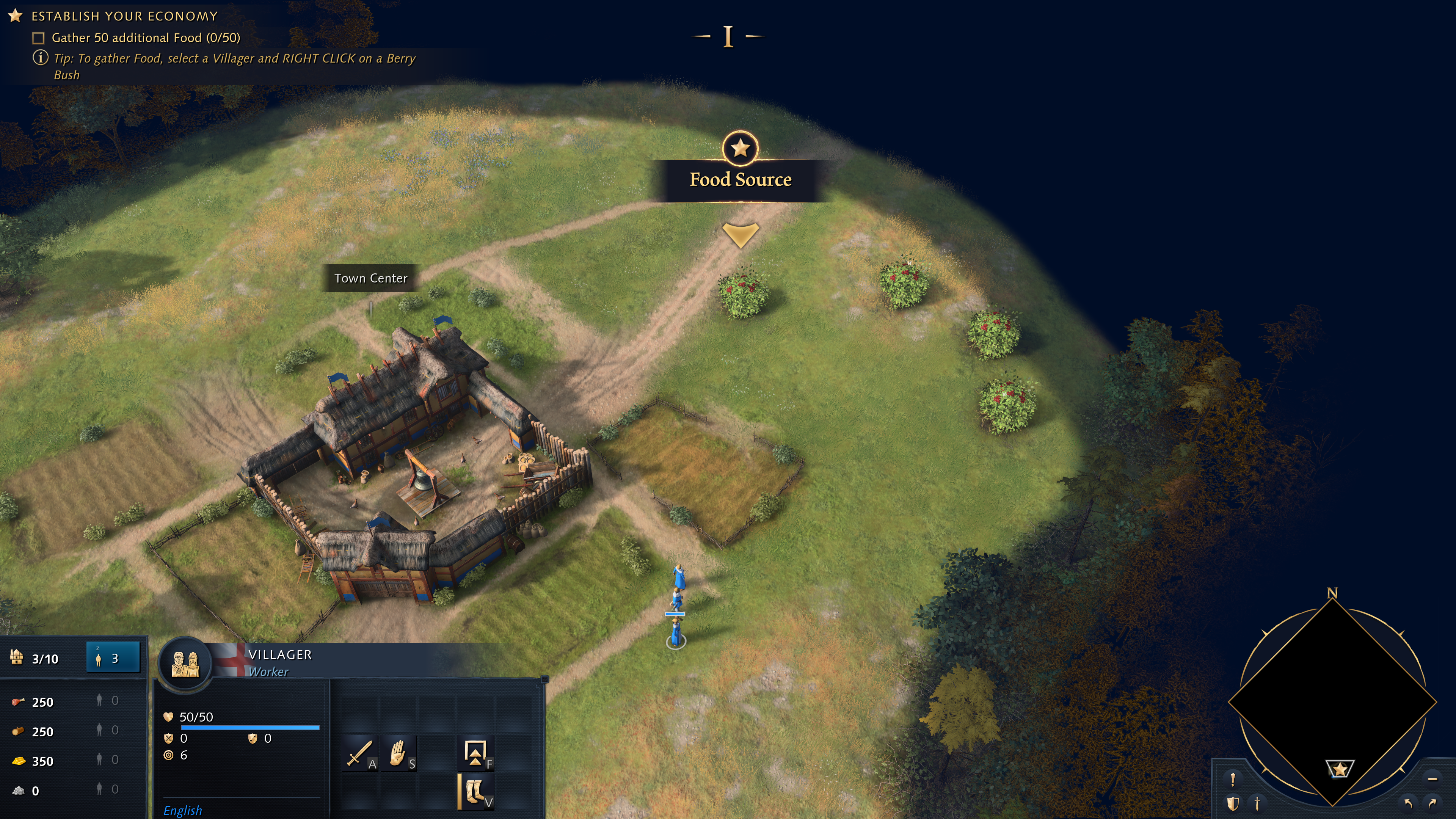Rotate camera with left curved arrow
1456x819 pixels.
click(x=1408, y=803)
